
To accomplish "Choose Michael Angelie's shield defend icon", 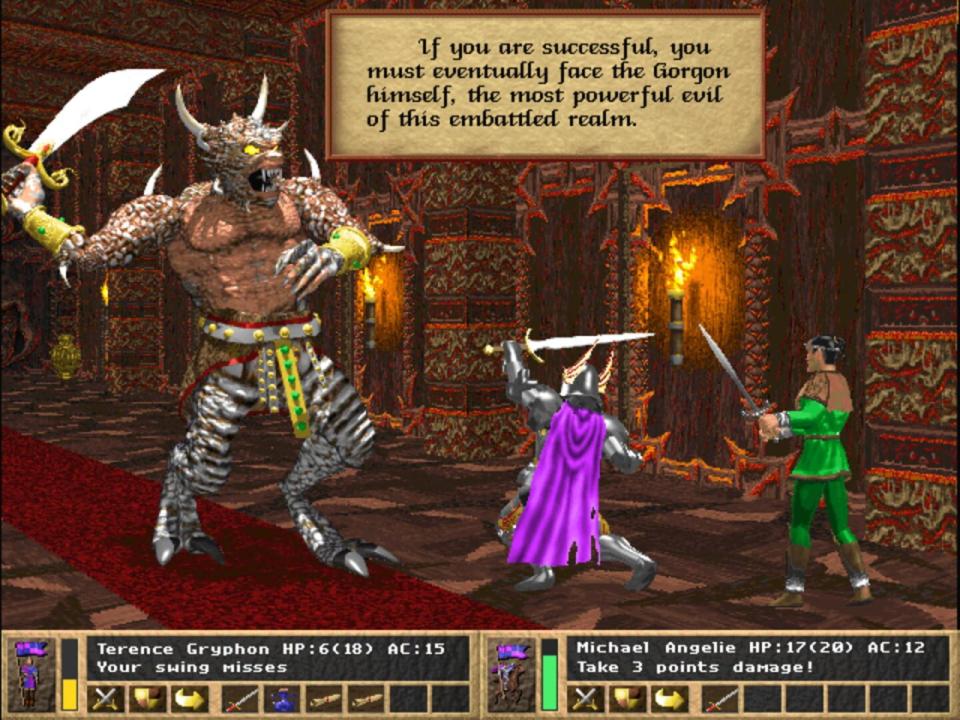I will [627, 698].
